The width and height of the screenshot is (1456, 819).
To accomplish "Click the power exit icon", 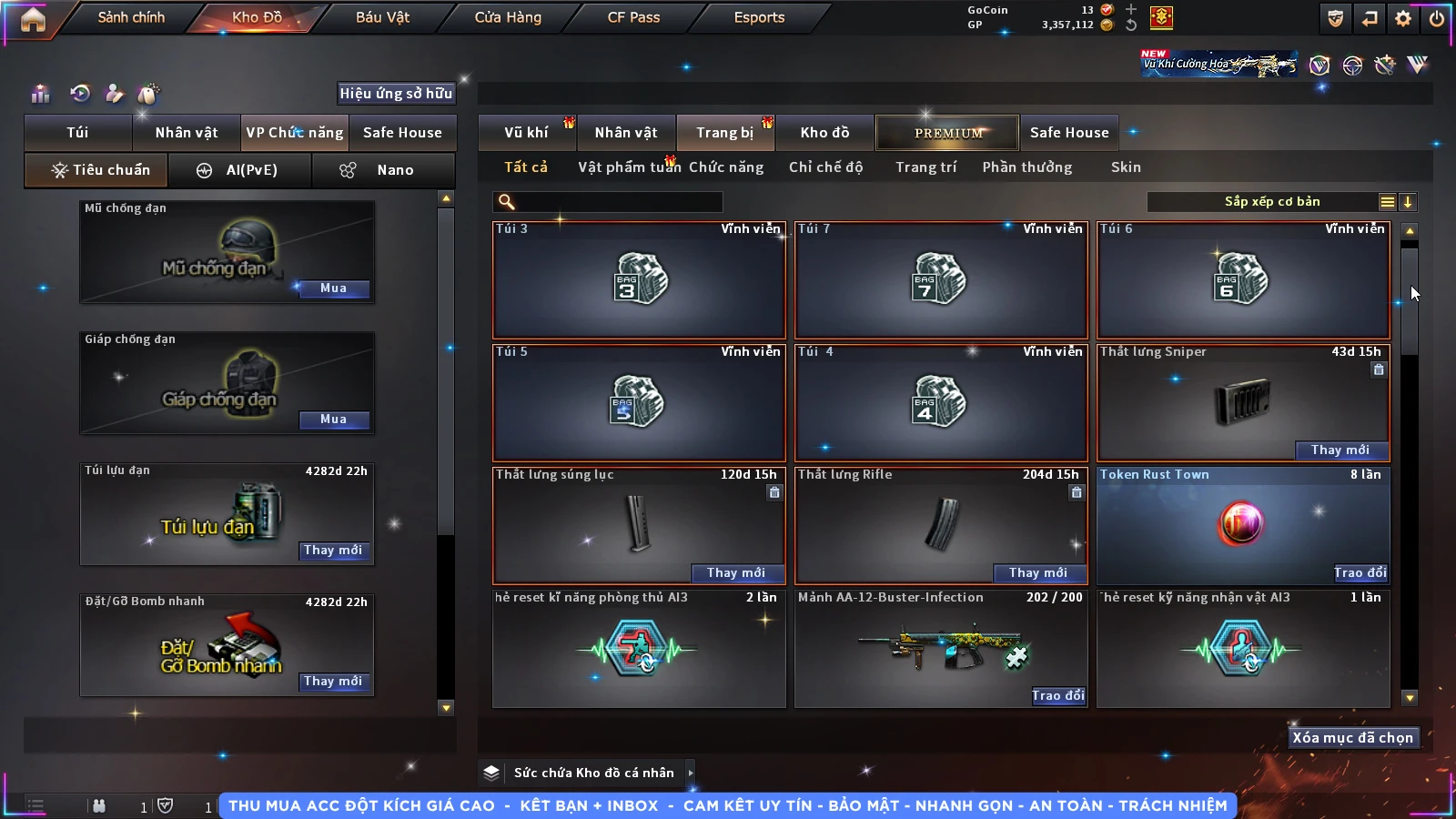I will pyautogui.click(x=1437, y=18).
